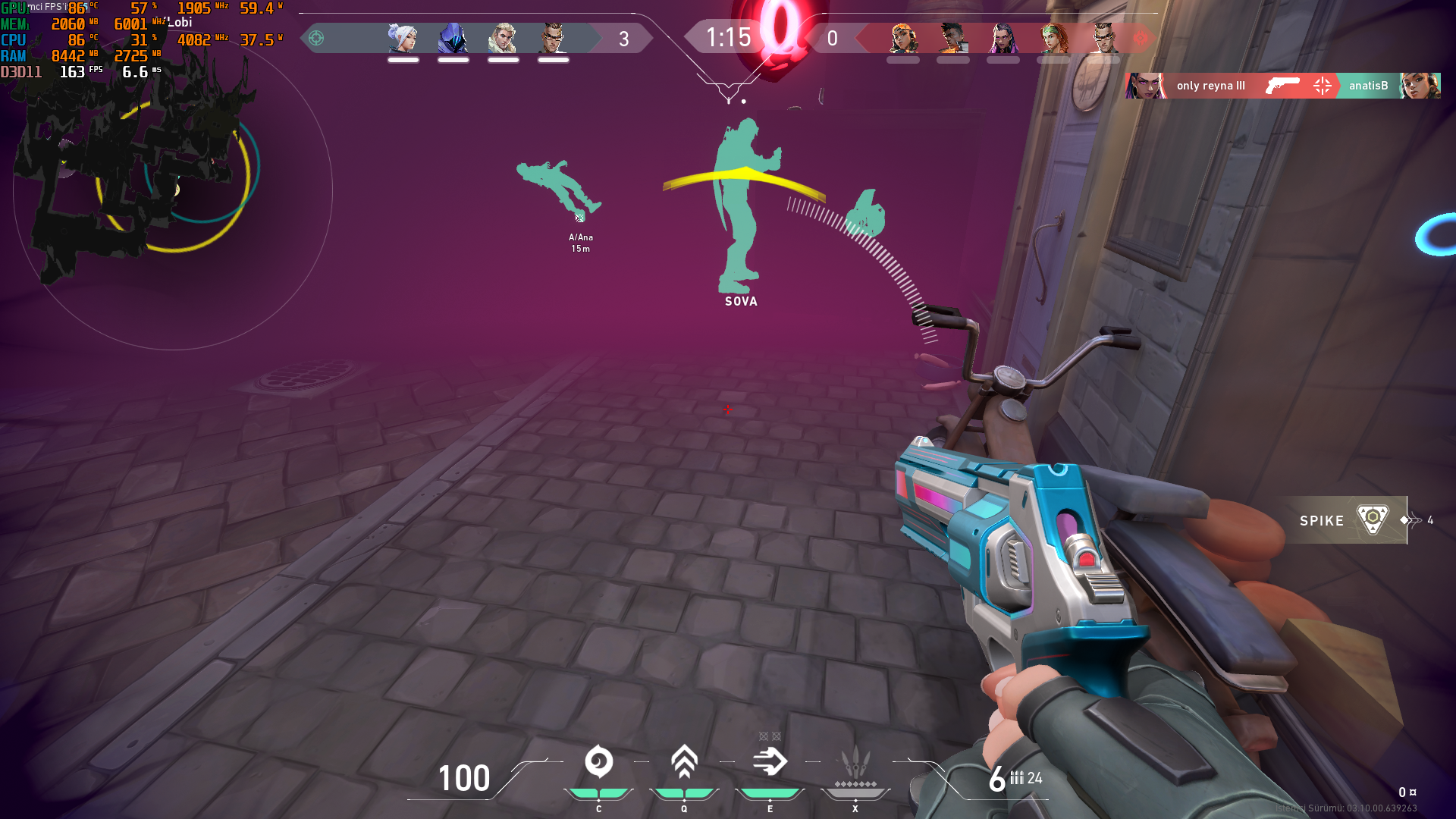Select the ally Chamber portrait beside score 3
The height and width of the screenshot is (819, 1456).
pyautogui.click(x=553, y=38)
